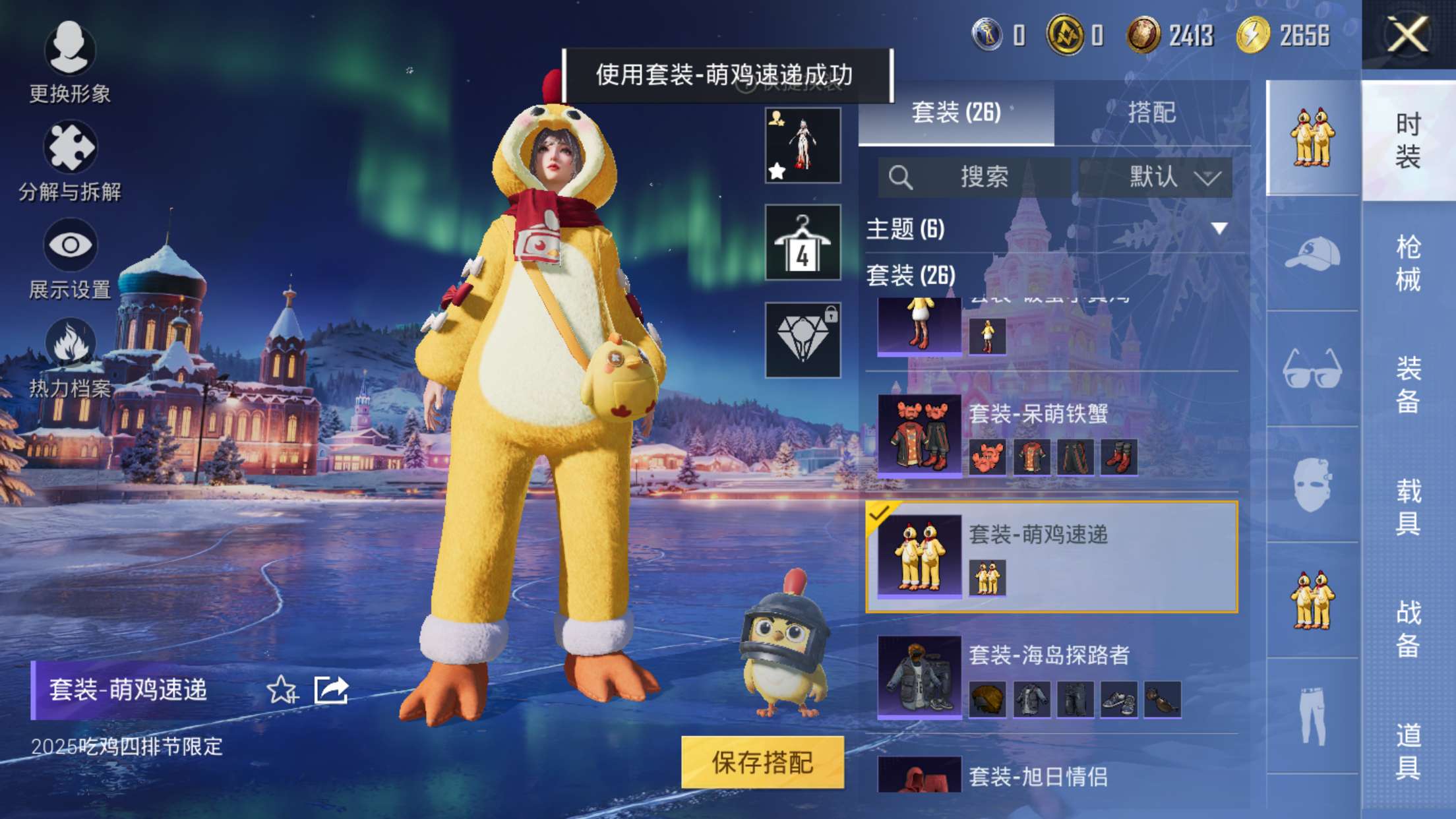Viewport: 1456px width, 819px height.
Task: Choose the glasses category icon
Action: coord(1312,369)
